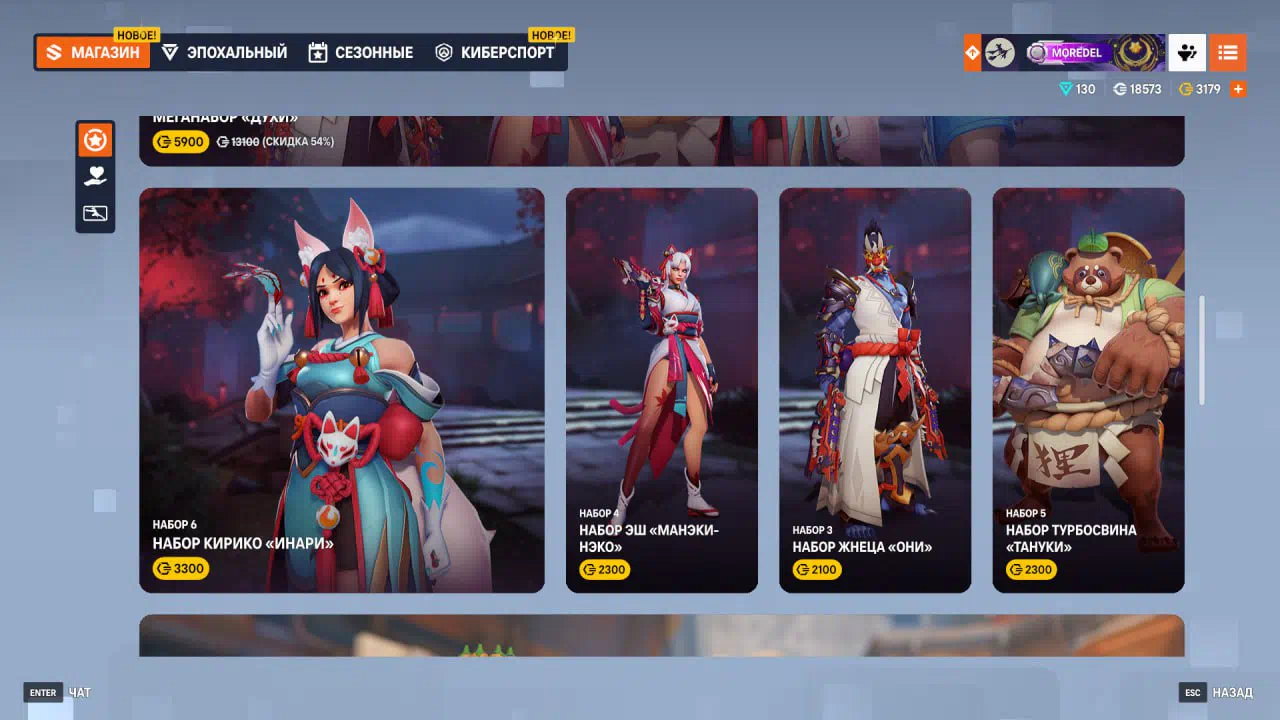The image size is (1280, 720).
Task: Open the Магазин shop tab
Action: (93, 53)
